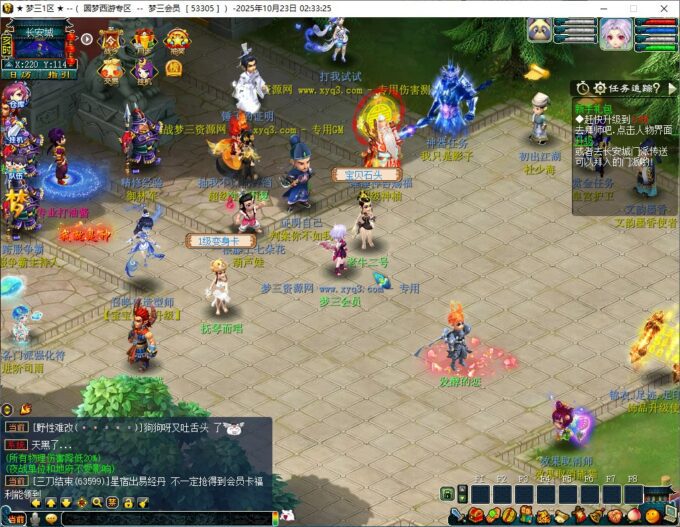This screenshot has height=527, width=680.
Task: Open the sword attack menu icon
Action: click(x=455, y=516)
